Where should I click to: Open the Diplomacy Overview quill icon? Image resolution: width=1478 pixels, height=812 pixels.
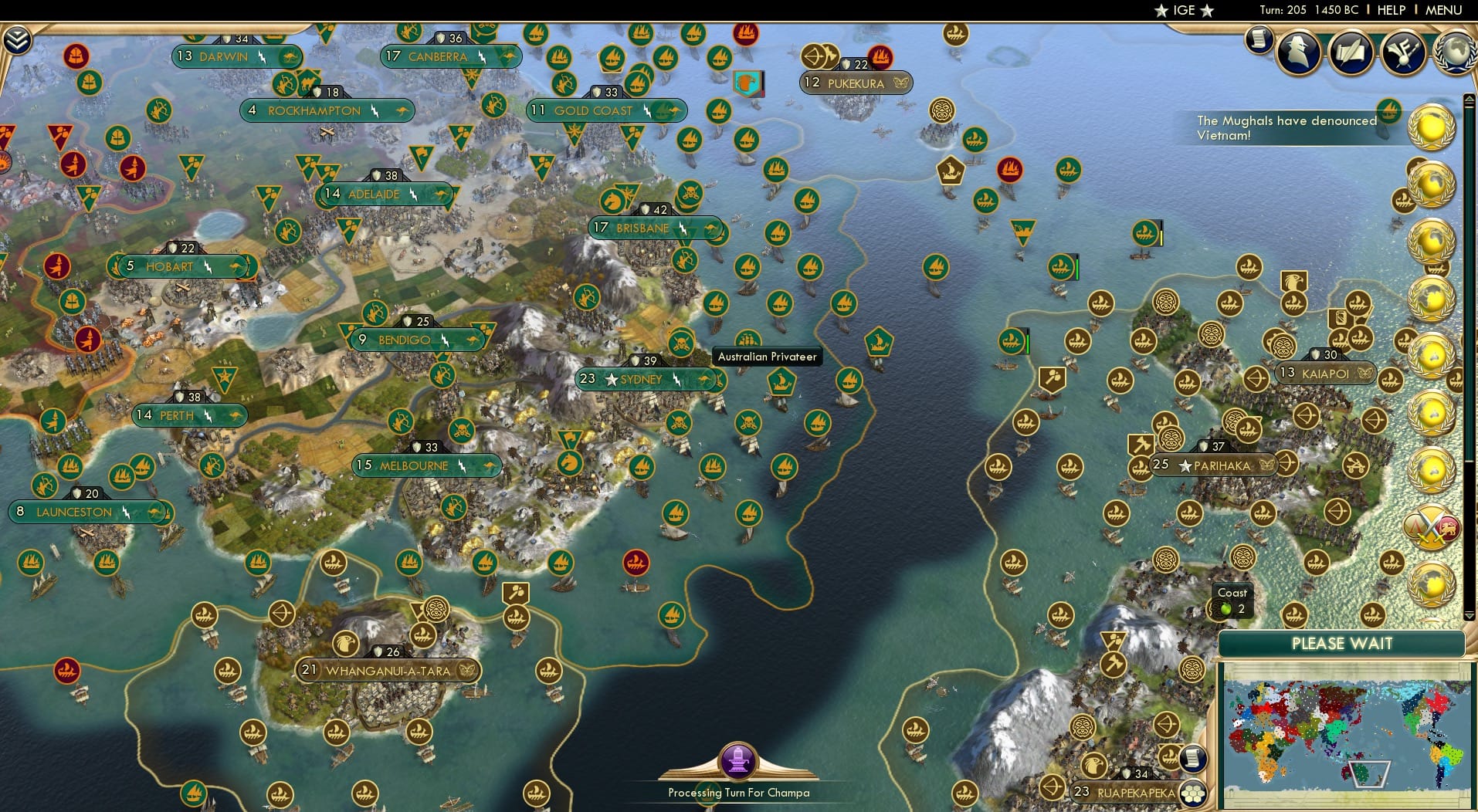tap(1351, 51)
